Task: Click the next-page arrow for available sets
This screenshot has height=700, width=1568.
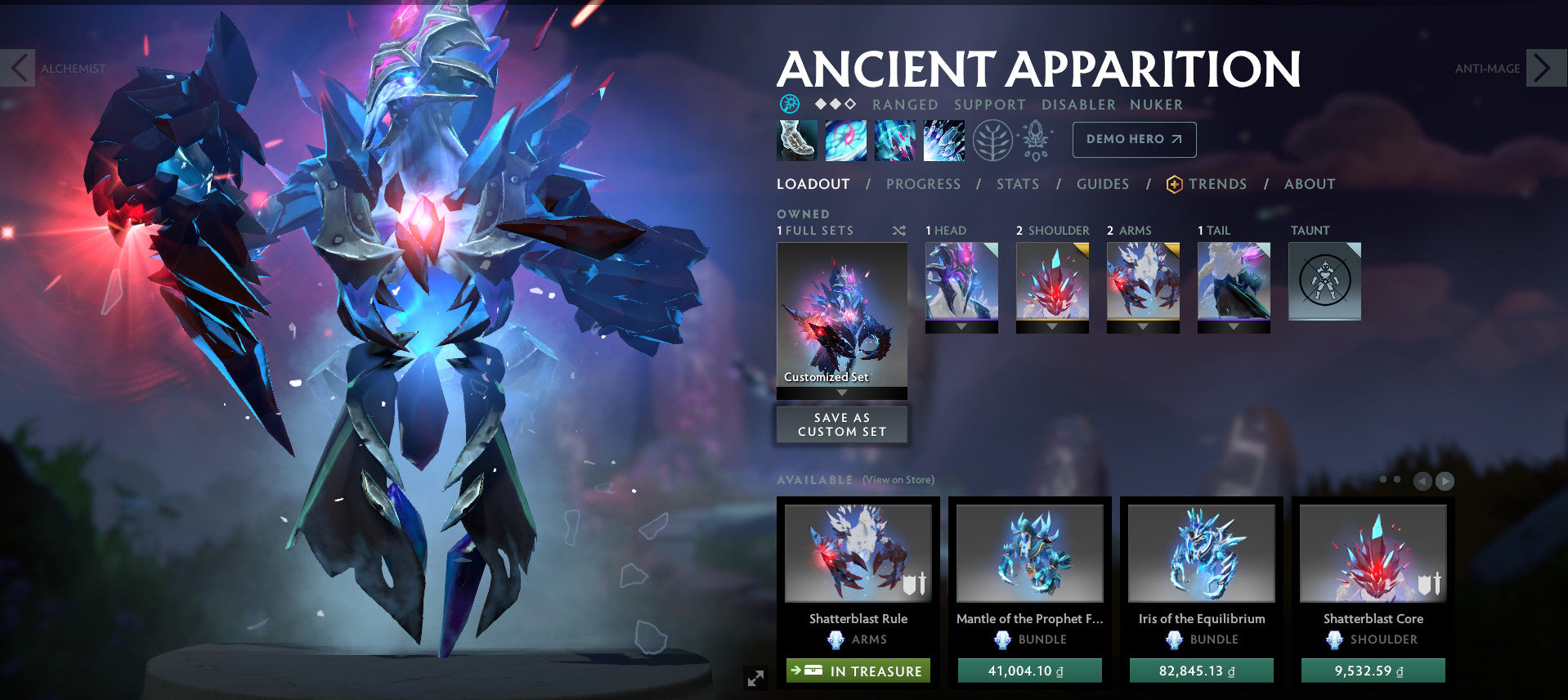Action: [1445, 482]
